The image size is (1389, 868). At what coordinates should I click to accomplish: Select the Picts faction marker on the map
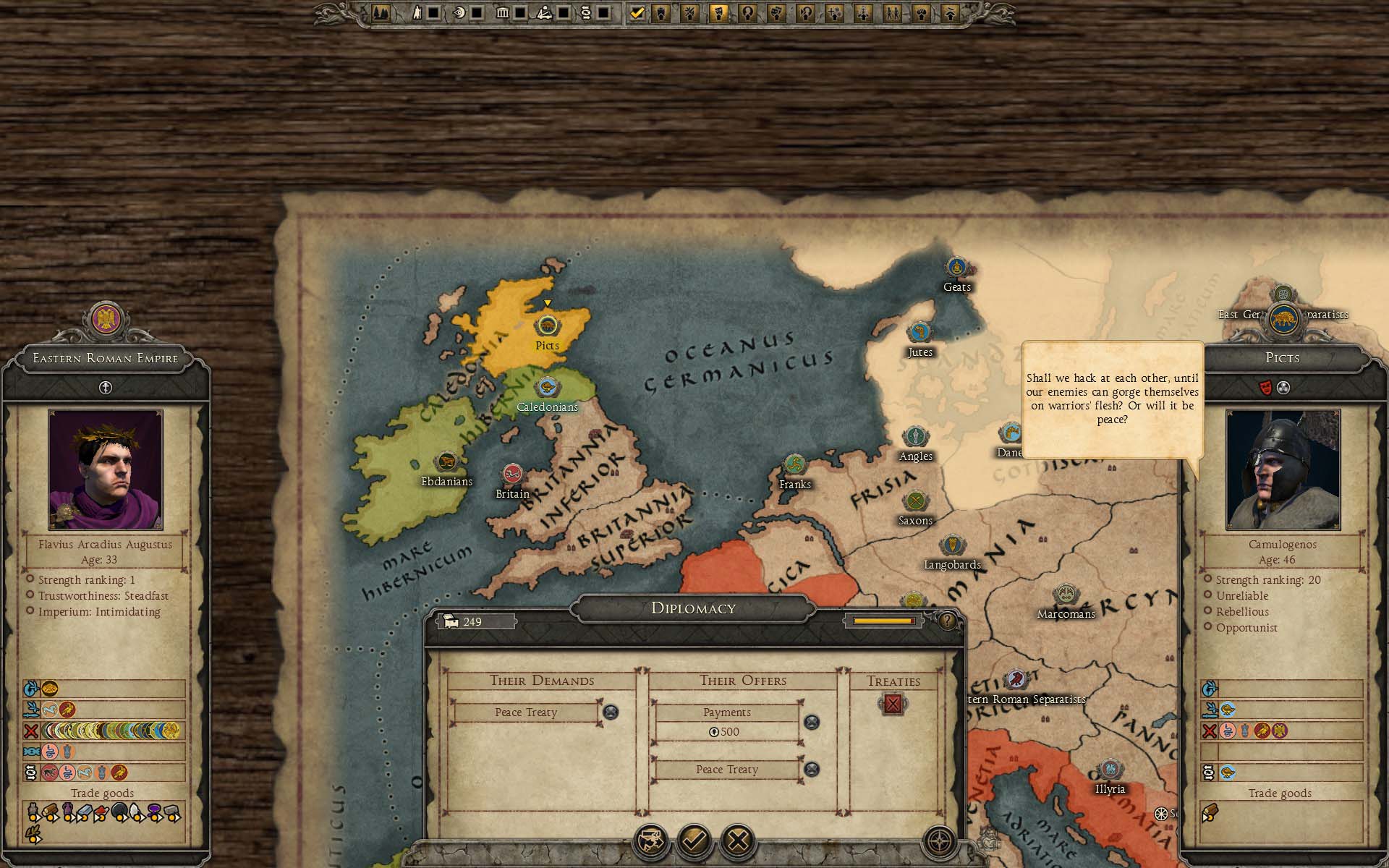[548, 327]
